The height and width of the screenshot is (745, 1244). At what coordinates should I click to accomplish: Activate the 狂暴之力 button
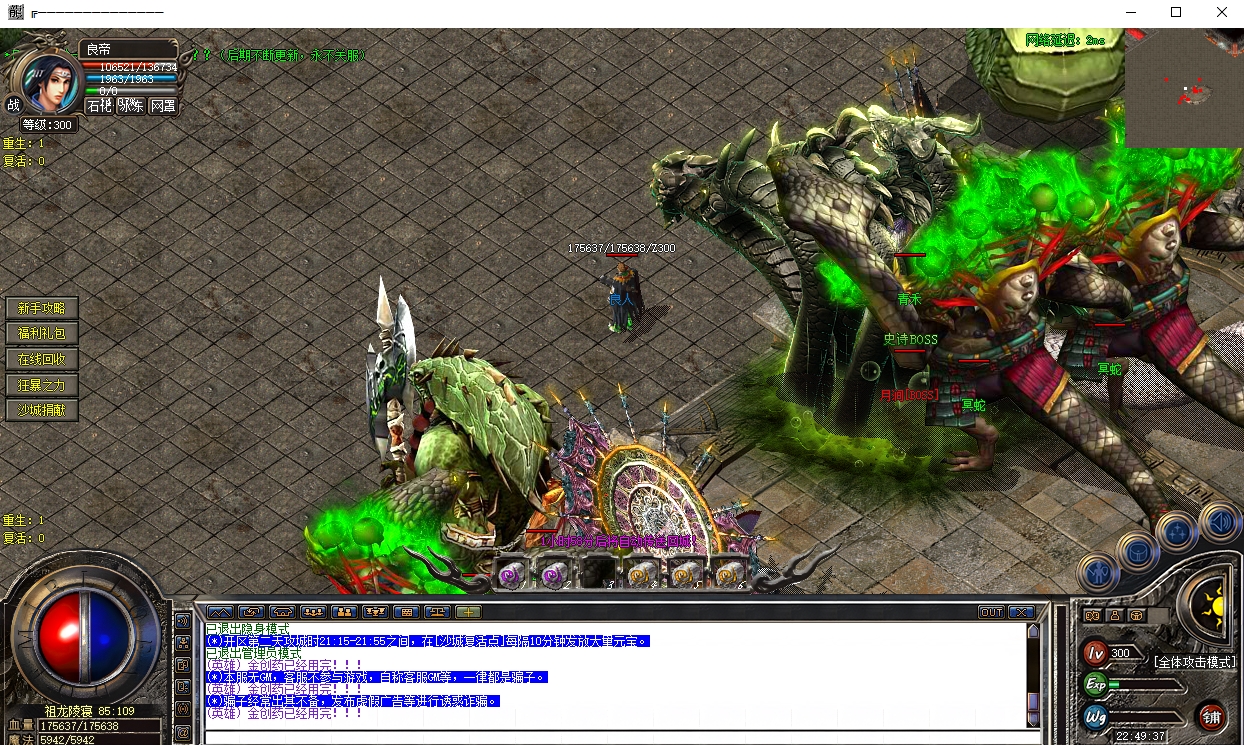pos(42,385)
